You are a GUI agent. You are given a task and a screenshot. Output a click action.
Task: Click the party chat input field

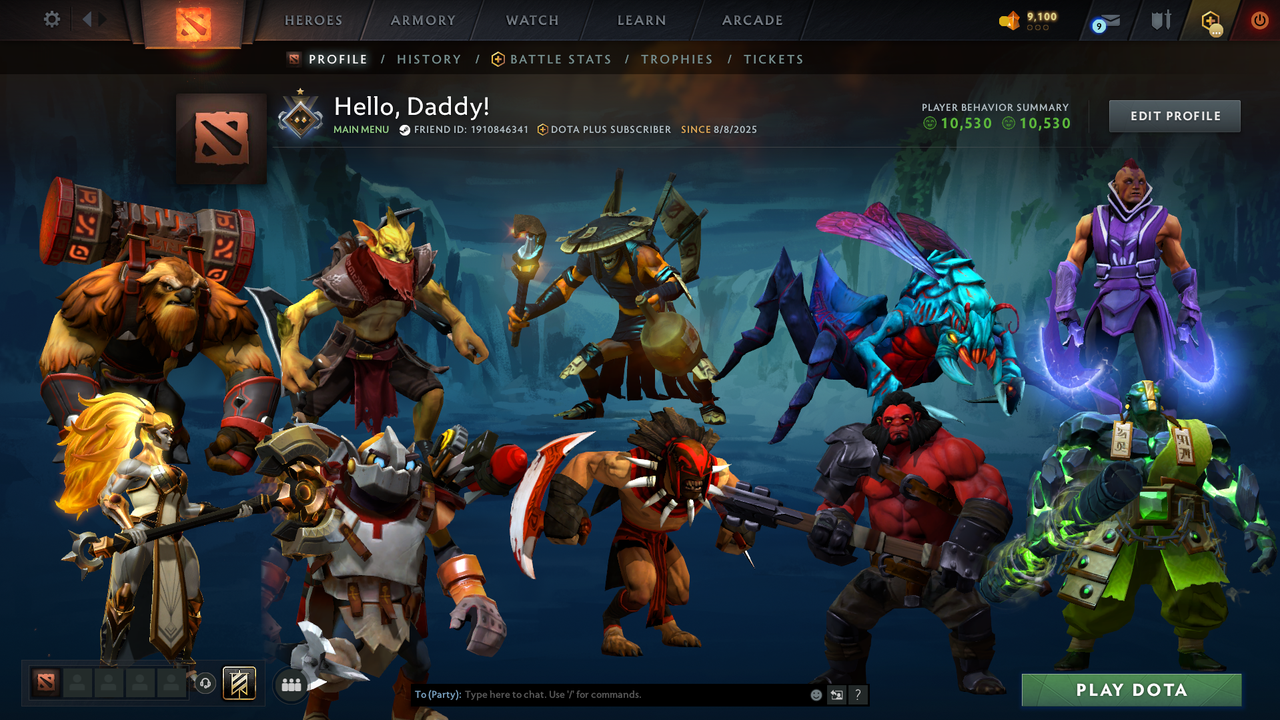click(600, 694)
